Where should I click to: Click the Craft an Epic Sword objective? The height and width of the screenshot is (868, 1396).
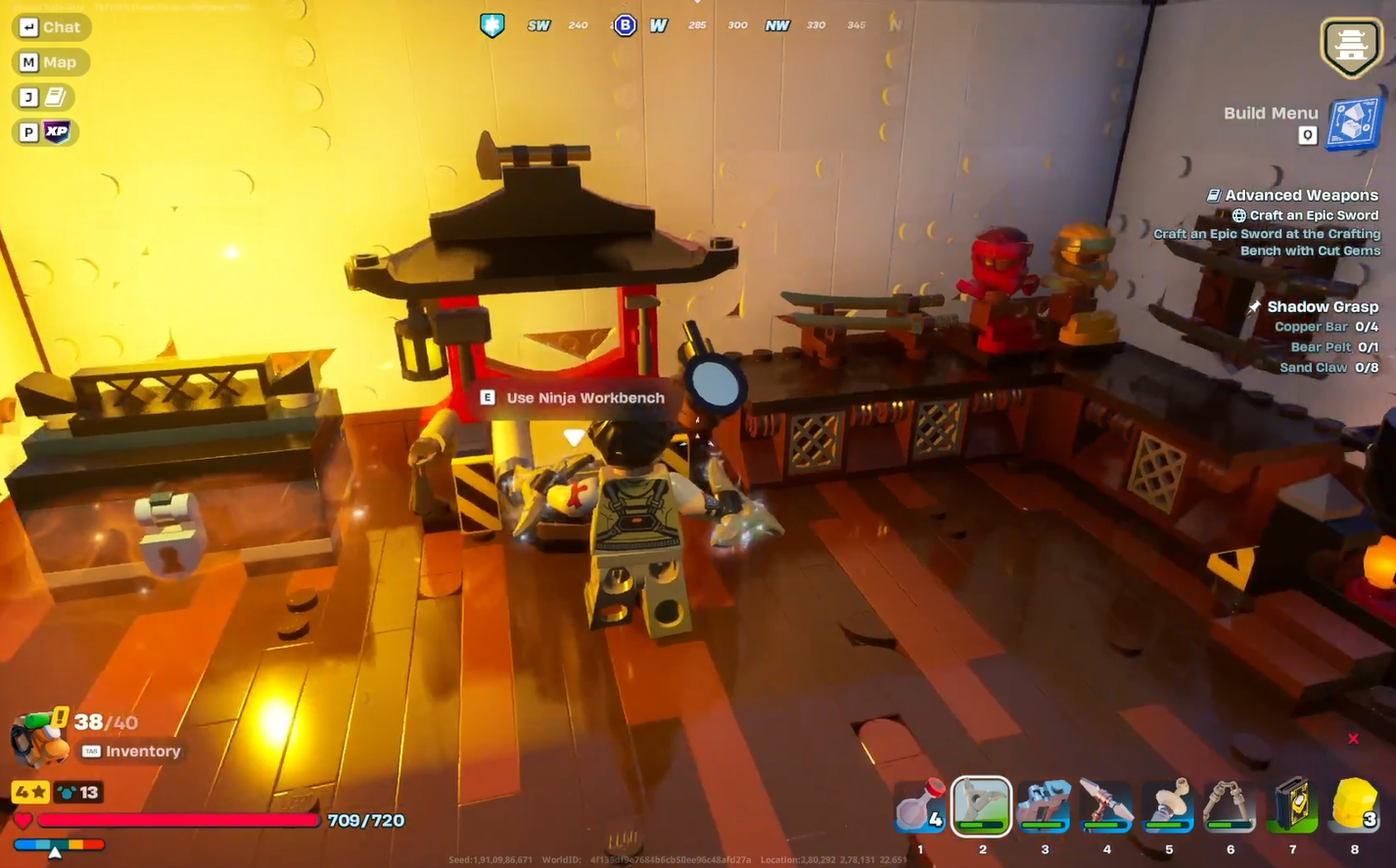[x=1308, y=214]
